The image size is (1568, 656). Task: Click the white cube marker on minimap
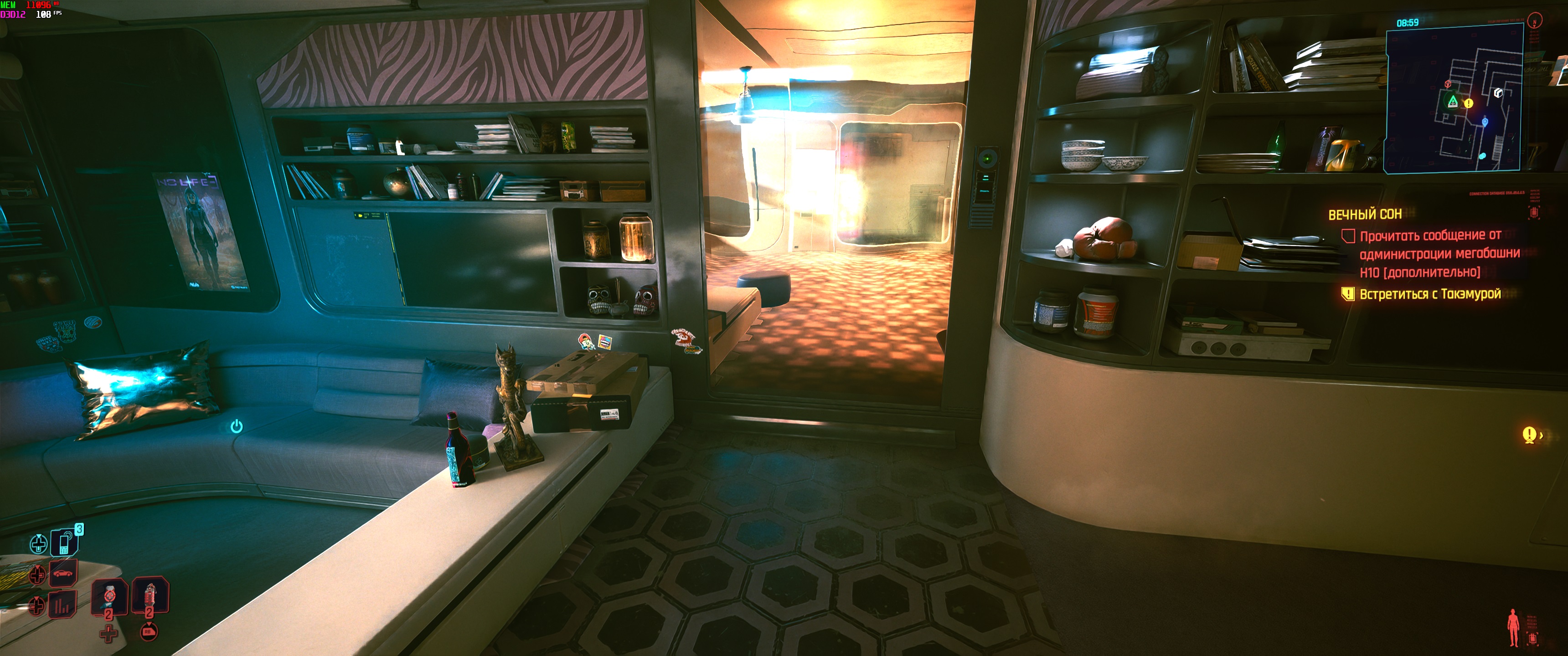coord(1498,93)
